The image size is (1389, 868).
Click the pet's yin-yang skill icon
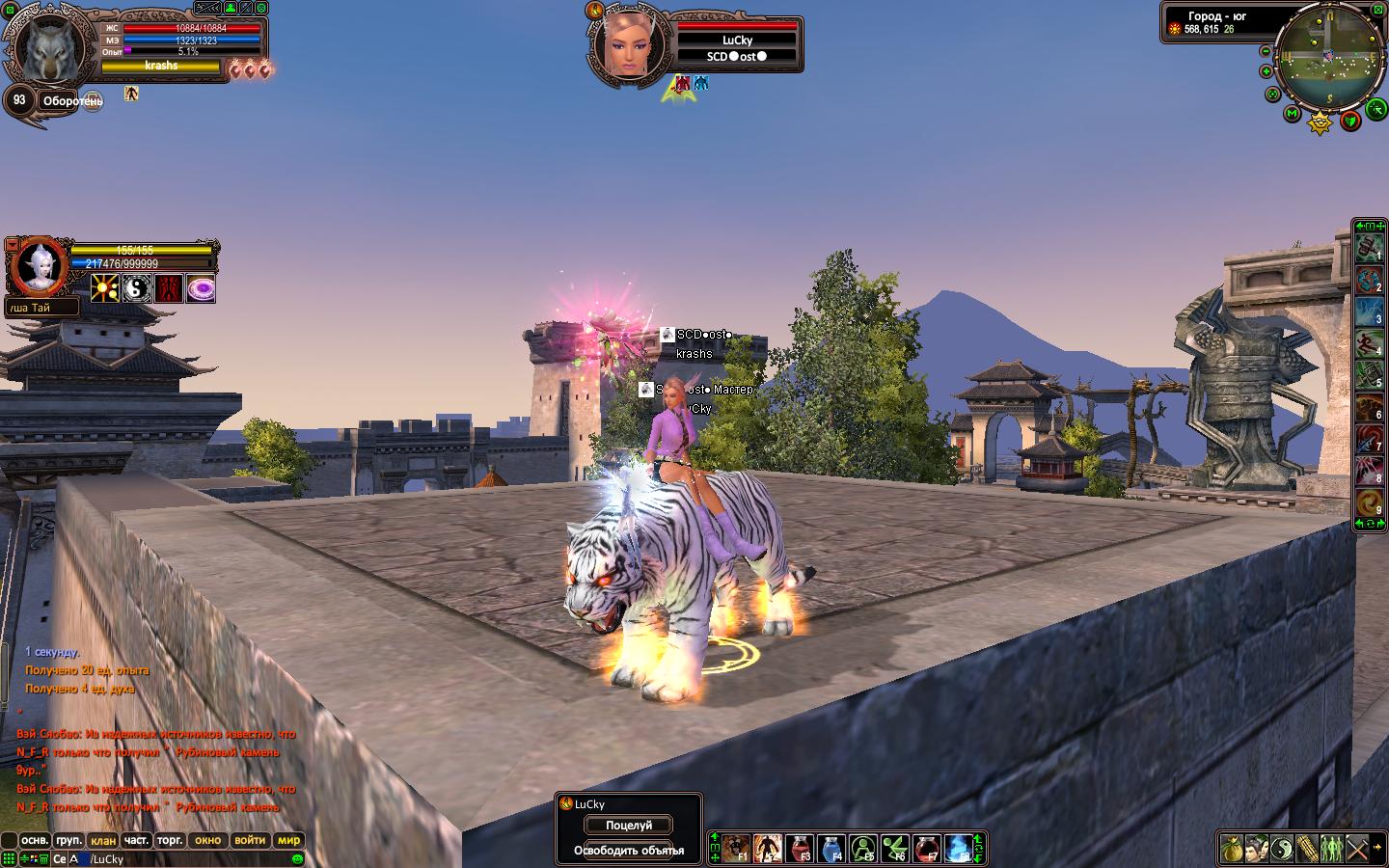137,288
